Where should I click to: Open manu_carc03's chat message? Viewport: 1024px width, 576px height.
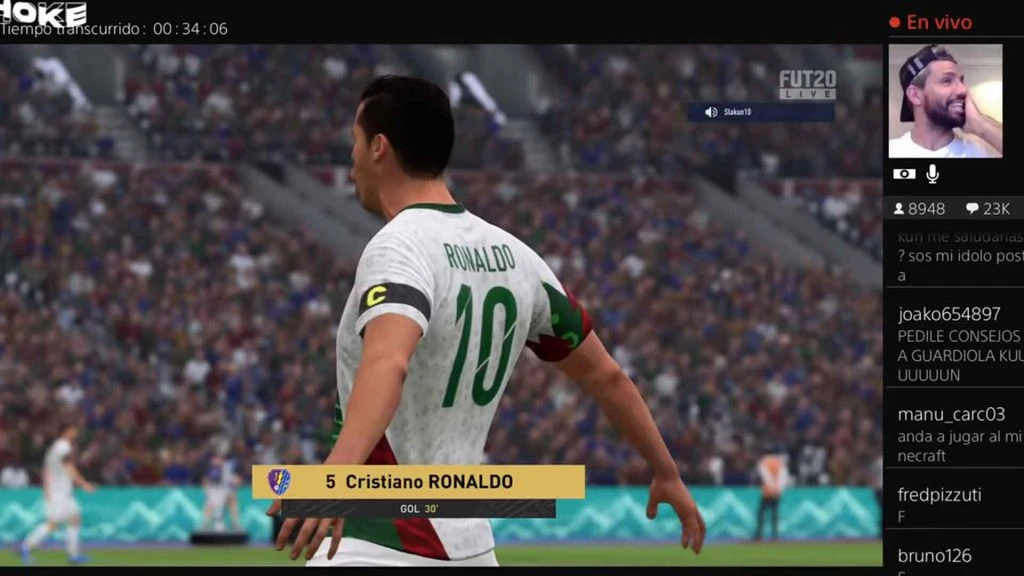[x=958, y=434]
